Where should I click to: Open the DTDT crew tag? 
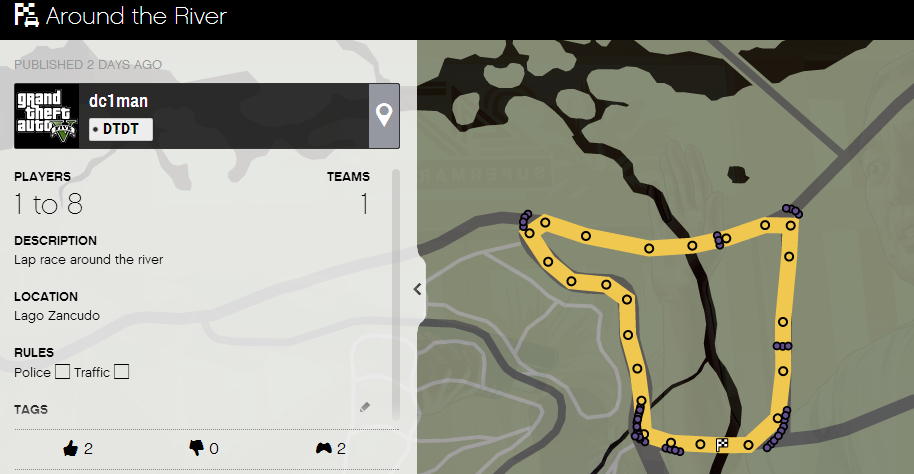click(x=121, y=129)
